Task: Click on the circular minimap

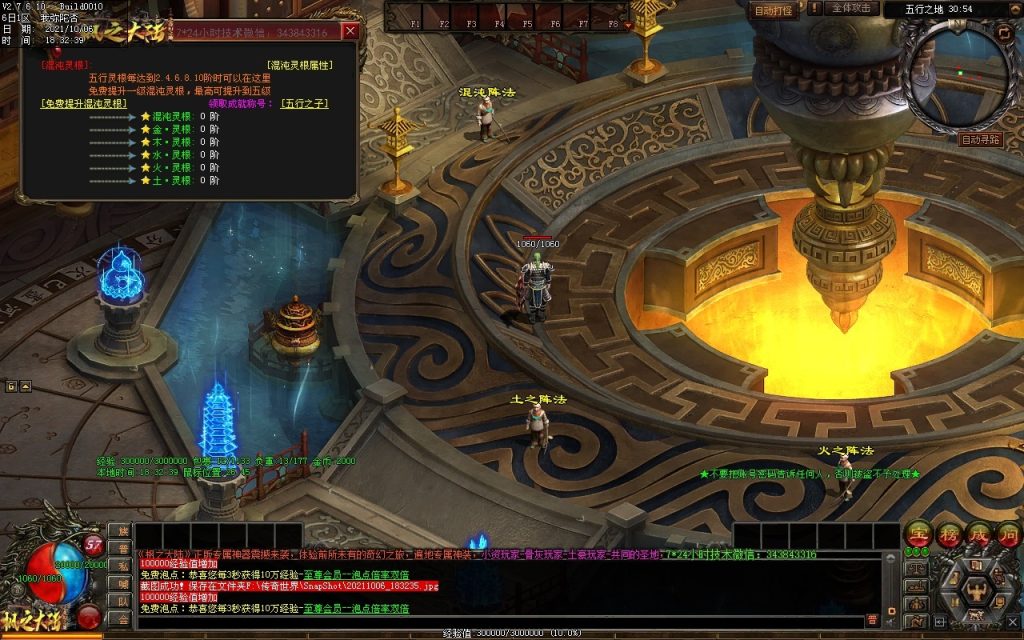Action: point(958,75)
